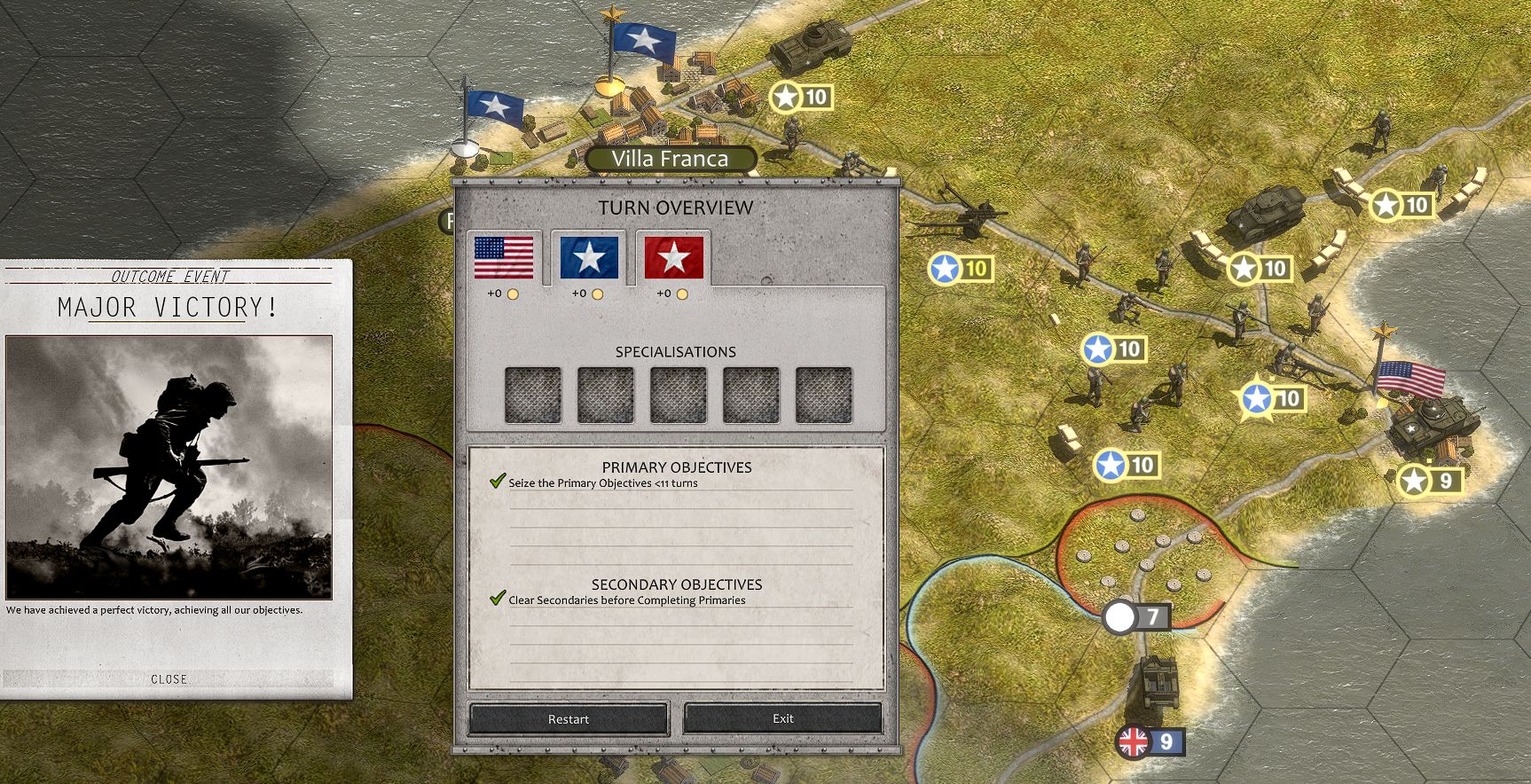Select the yellow star unit badge near Villa Franca
The height and width of the screenshot is (784, 1531).
point(800,97)
